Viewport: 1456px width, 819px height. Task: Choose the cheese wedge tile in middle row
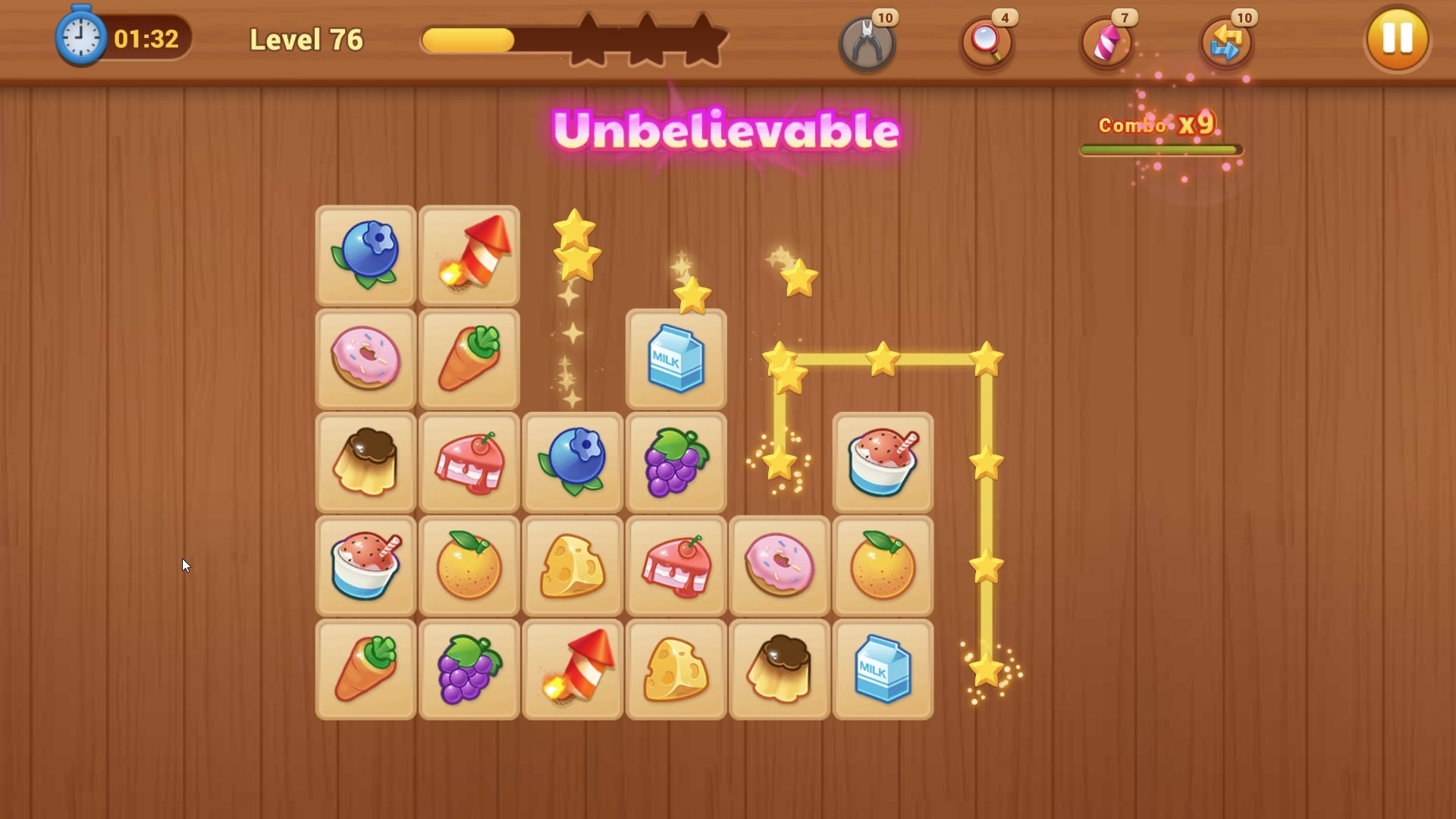pyautogui.click(x=573, y=565)
